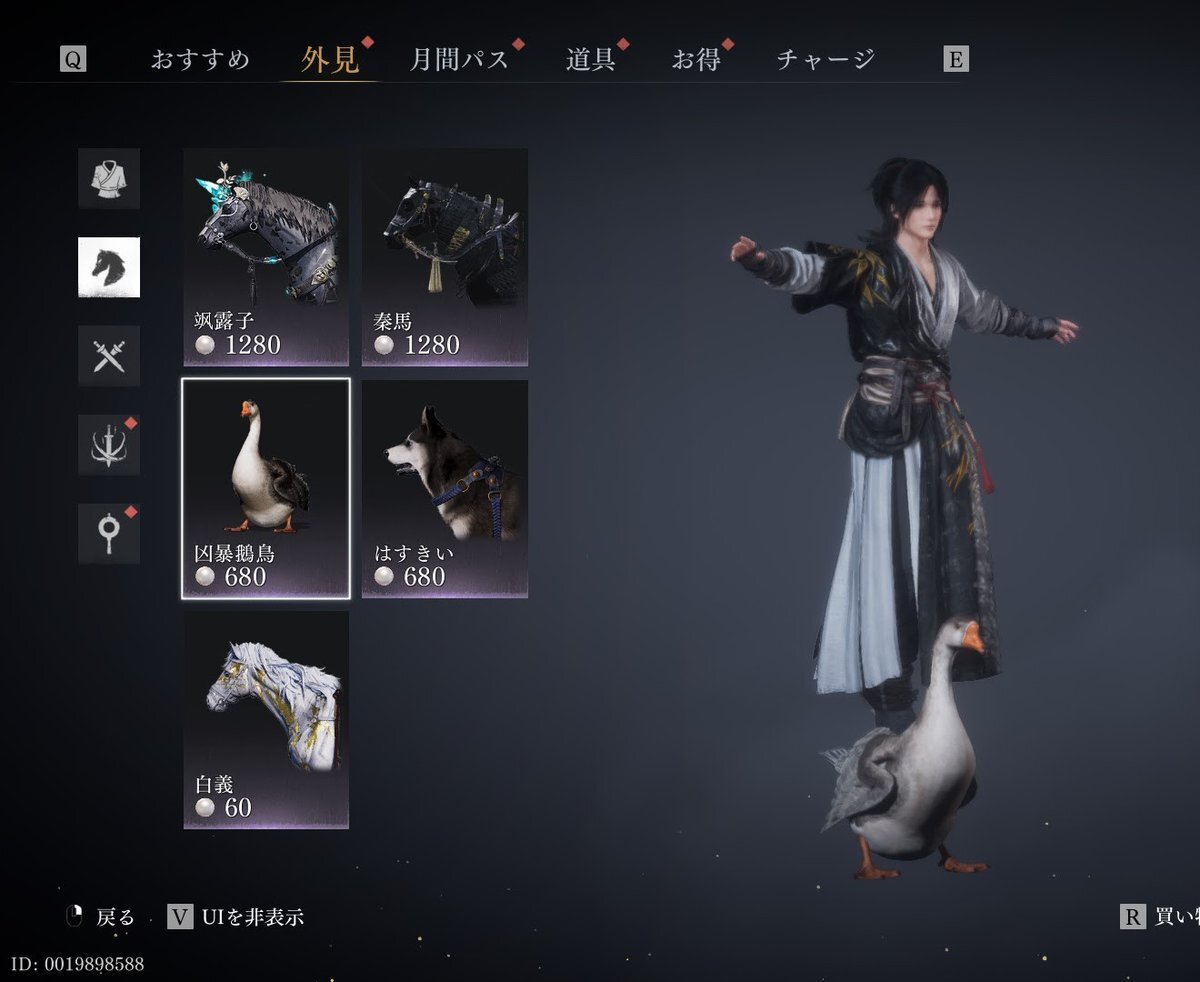Screen dimensions: 1200x982
Task: Select the 凶暴鵝鳥 goose mount
Action: pyautogui.click(x=266, y=488)
